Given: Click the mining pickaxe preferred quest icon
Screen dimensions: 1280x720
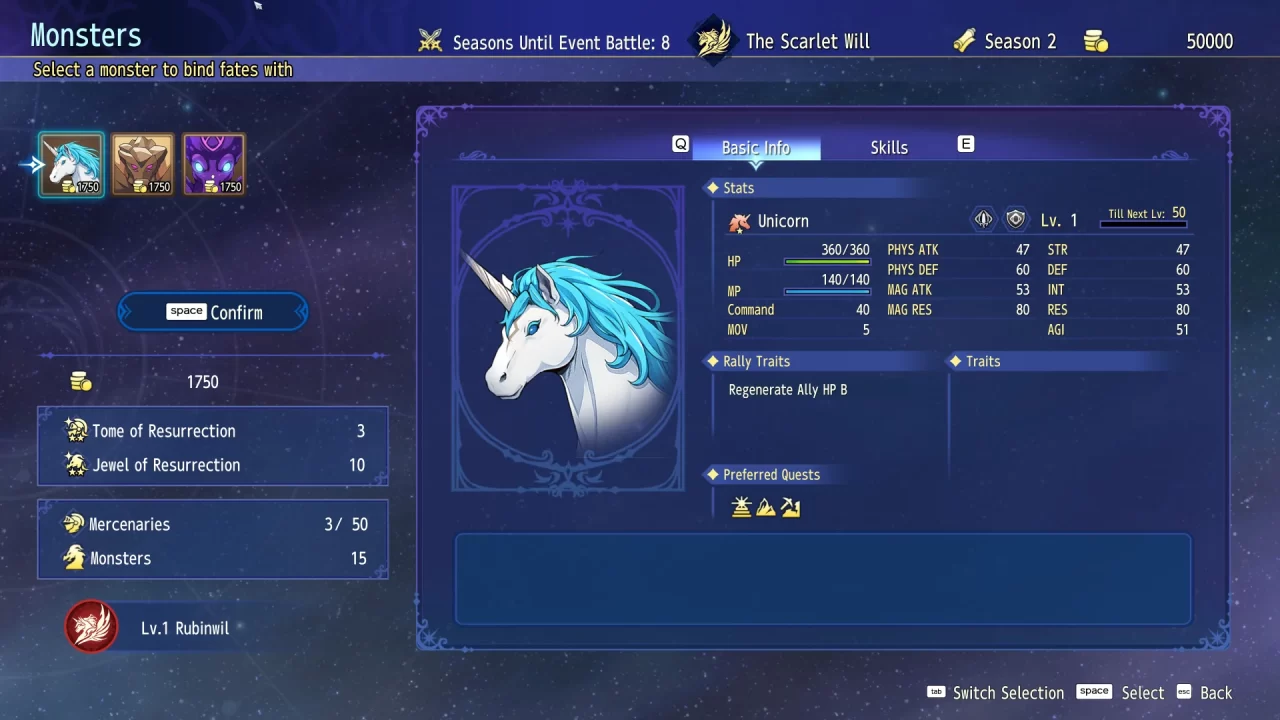Looking at the screenshot, I should [791, 507].
